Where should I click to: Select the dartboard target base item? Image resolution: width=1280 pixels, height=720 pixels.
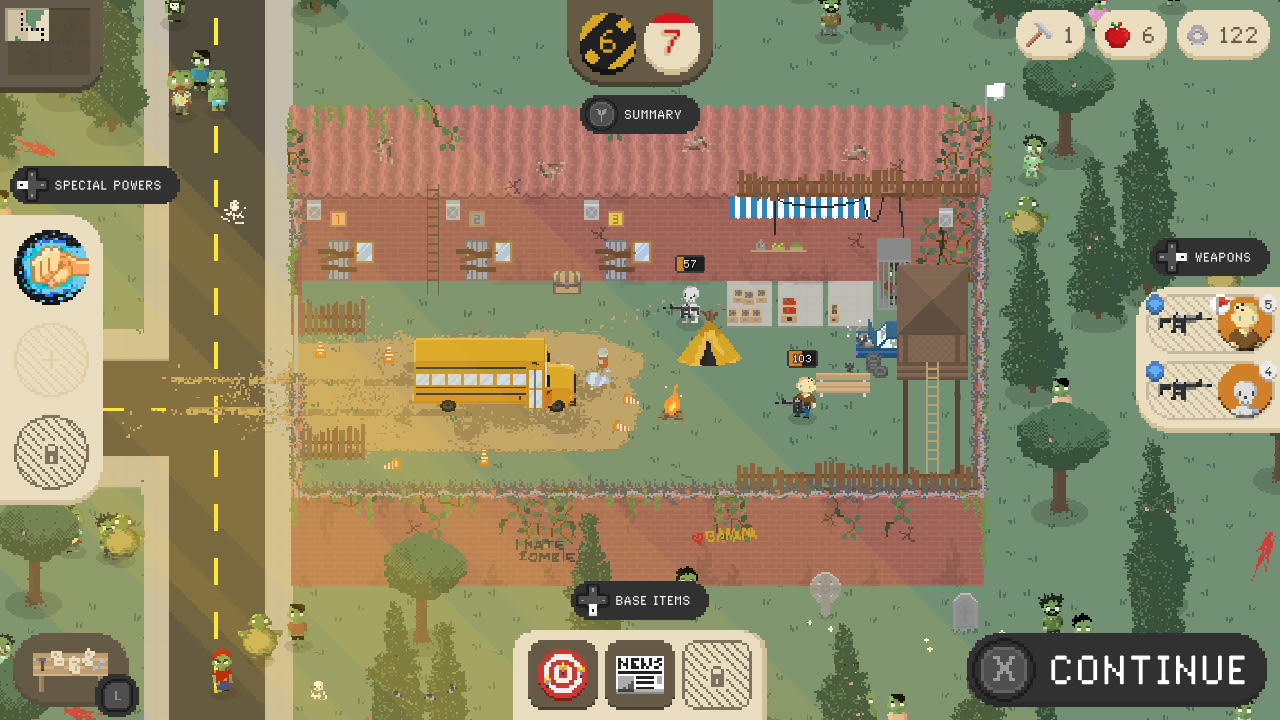click(563, 674)
